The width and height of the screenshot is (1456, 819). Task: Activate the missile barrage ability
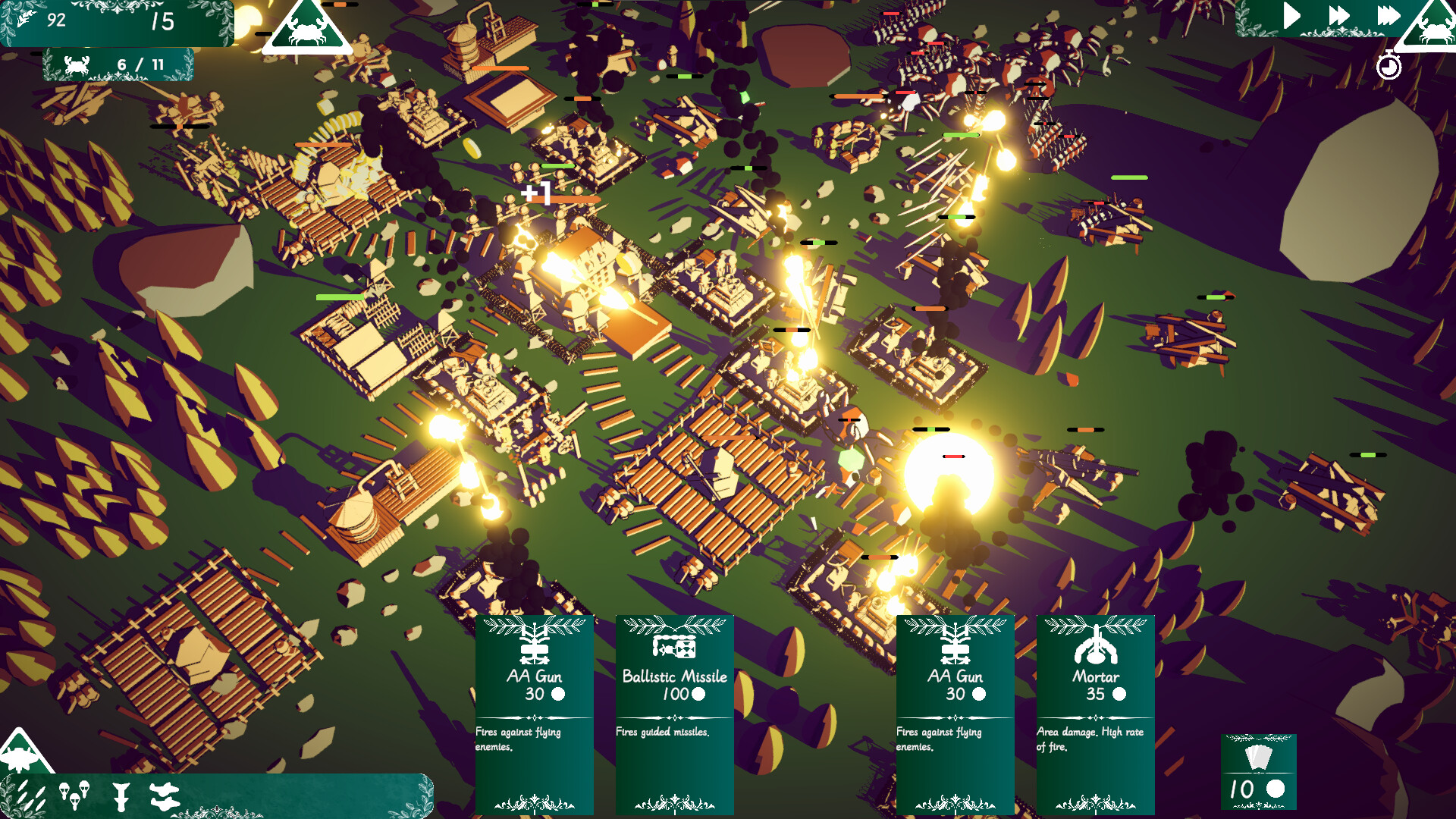pyautogui.click(x=30, y=795)
